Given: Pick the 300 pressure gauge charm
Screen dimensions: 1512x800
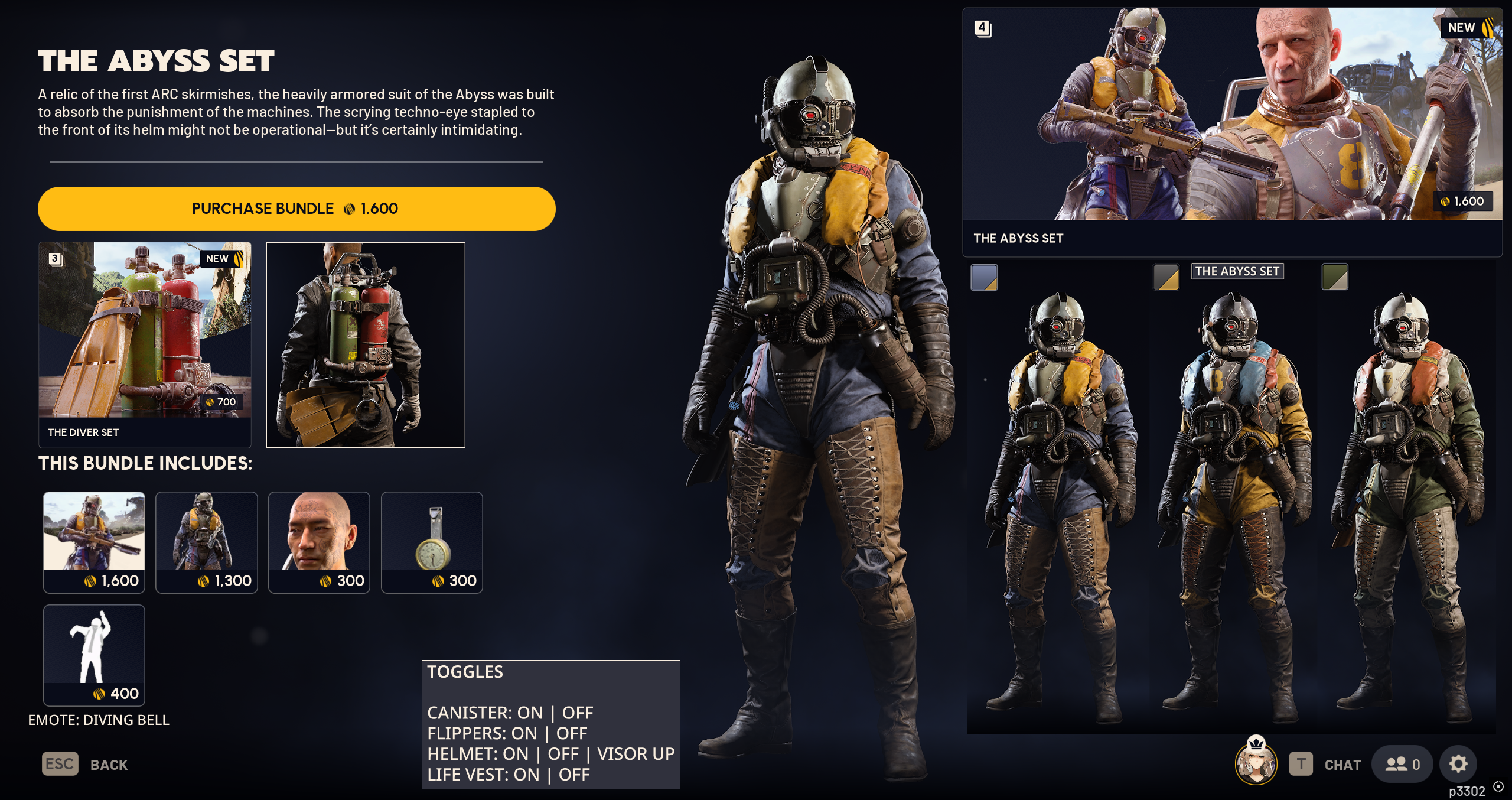Looking at the screenshot, I should click(x=432, y=542).
